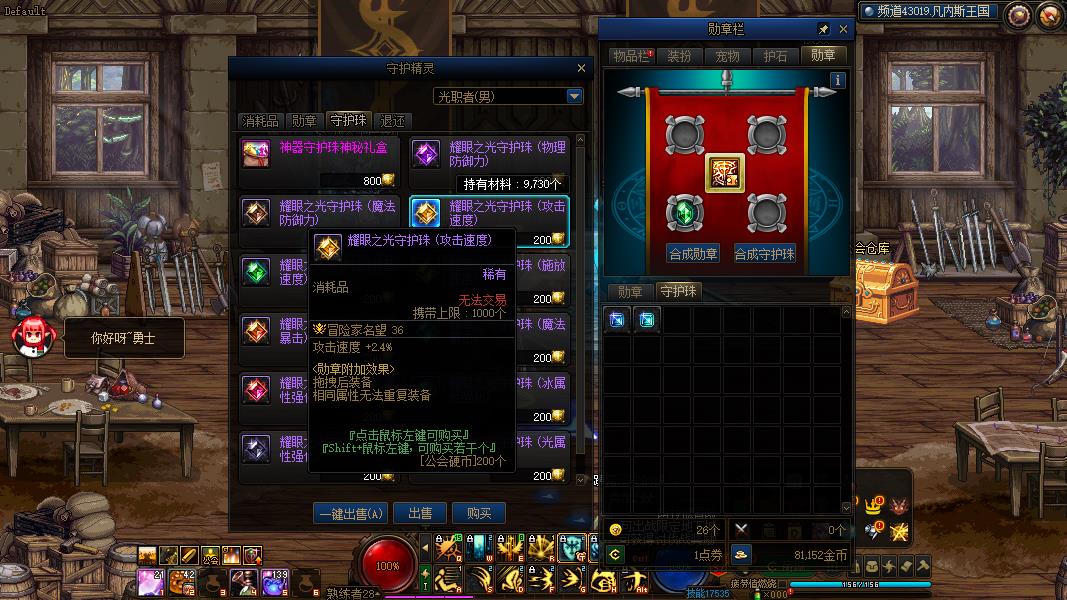This screenshot has height=600, width=1067.
Task: Click the 出售 sell button
Action: tap(420, 513)
